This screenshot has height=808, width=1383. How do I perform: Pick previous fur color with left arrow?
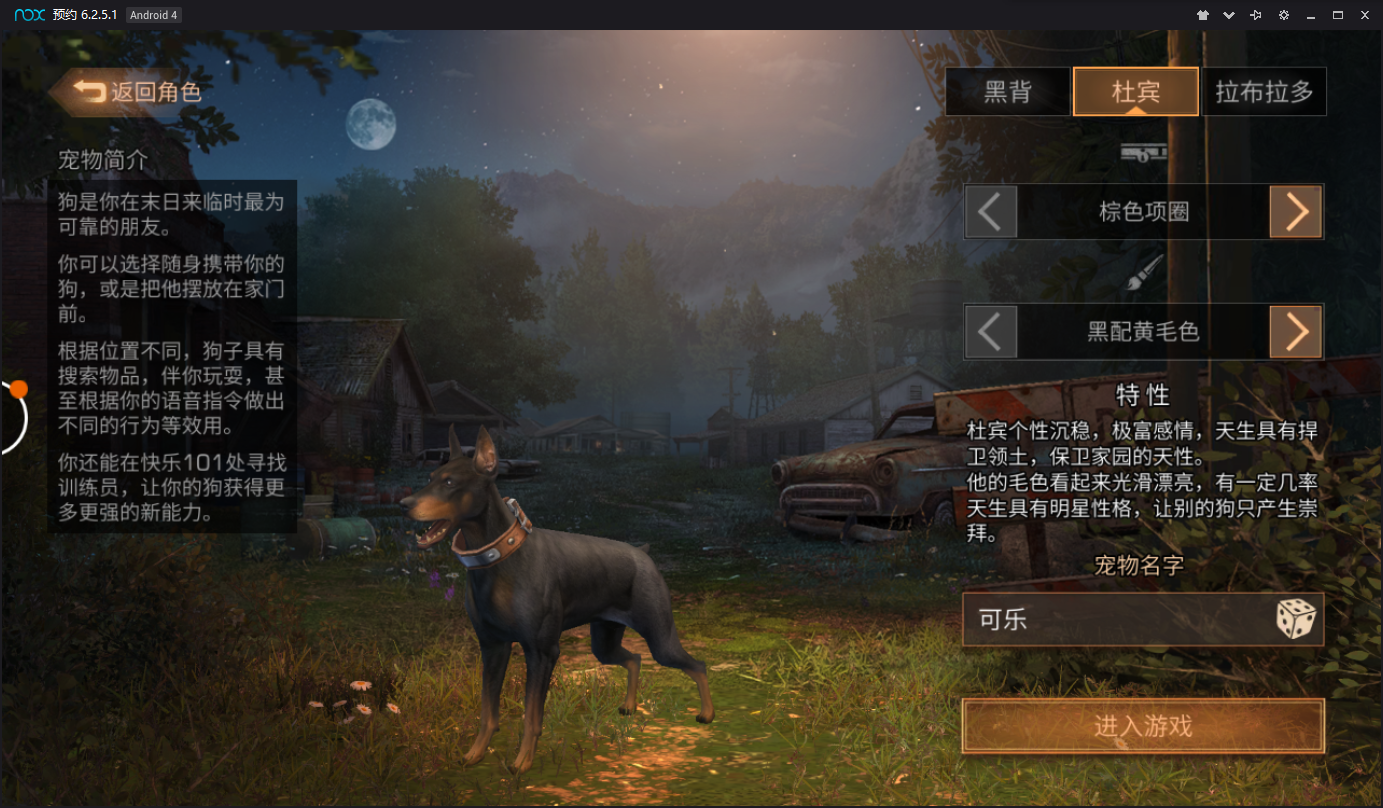coord(990,332)
